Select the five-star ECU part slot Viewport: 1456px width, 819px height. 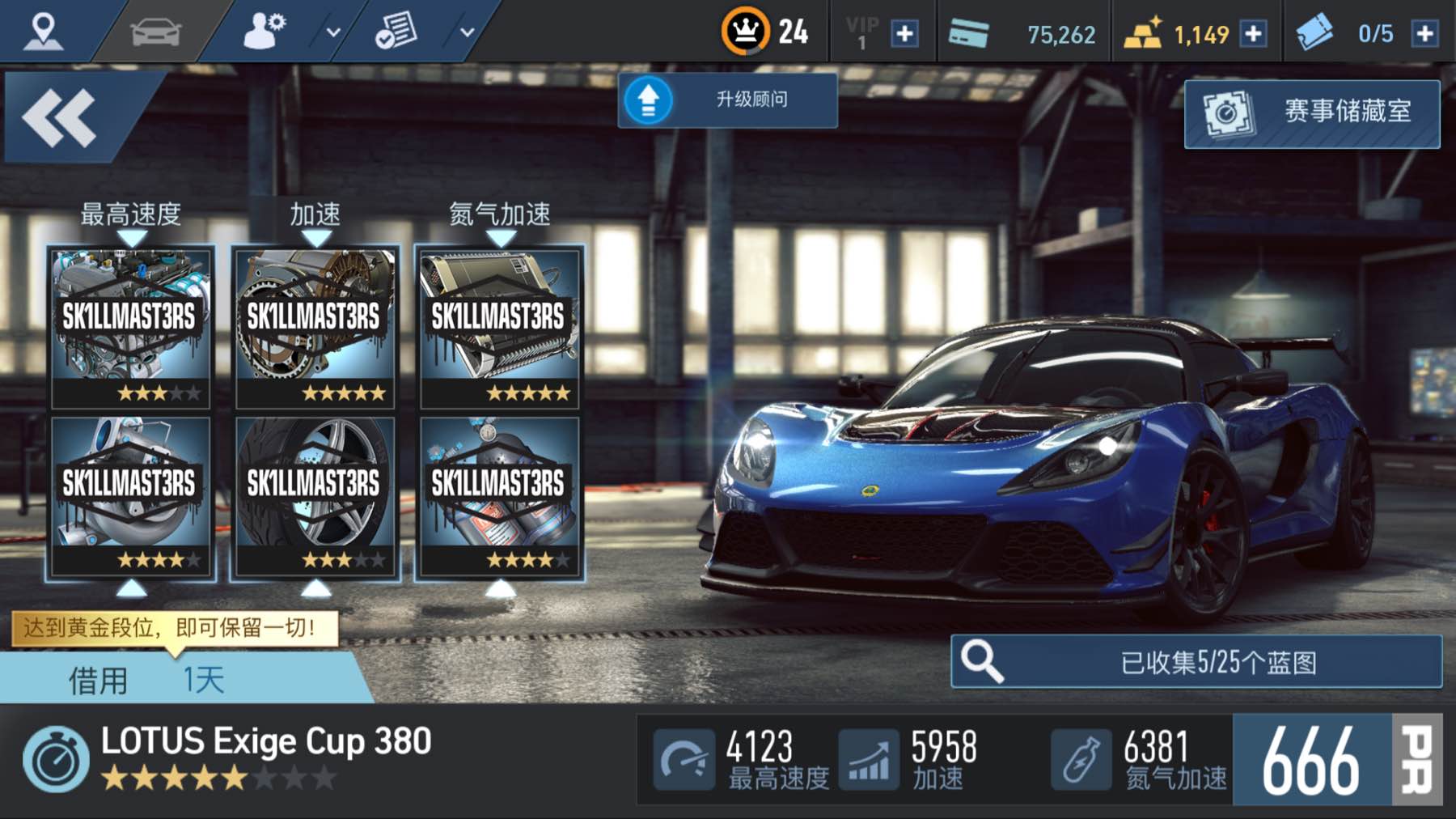click(499, 326)
